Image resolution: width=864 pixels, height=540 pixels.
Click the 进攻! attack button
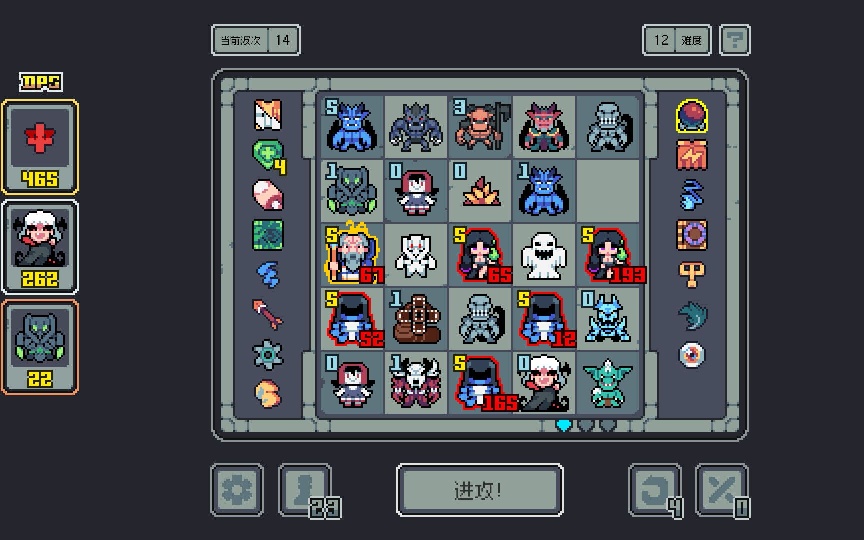pyautogui.click(x=479, y=490)
